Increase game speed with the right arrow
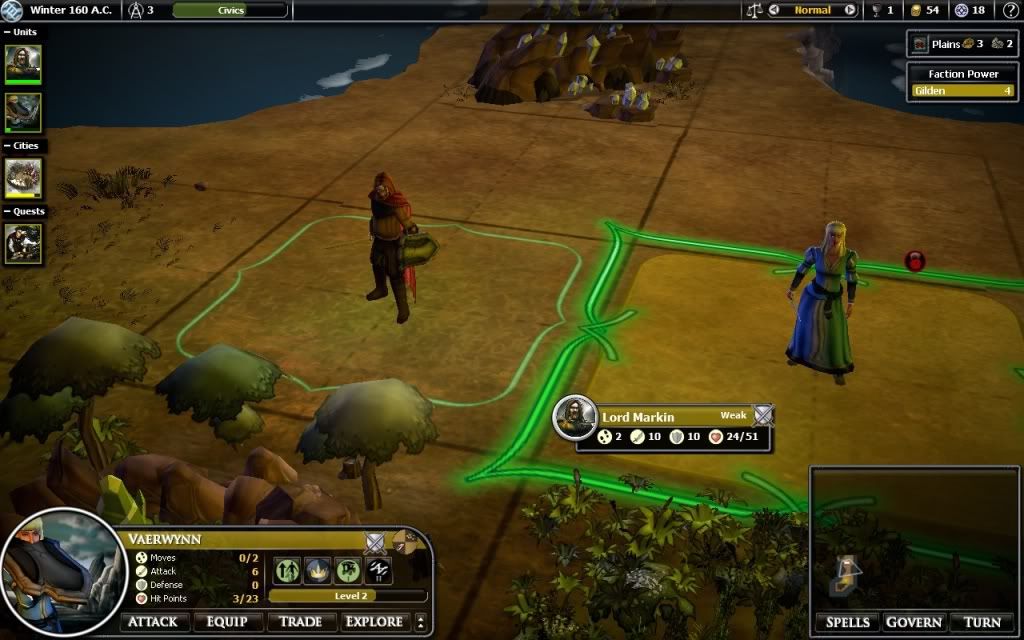 (850, 10)
